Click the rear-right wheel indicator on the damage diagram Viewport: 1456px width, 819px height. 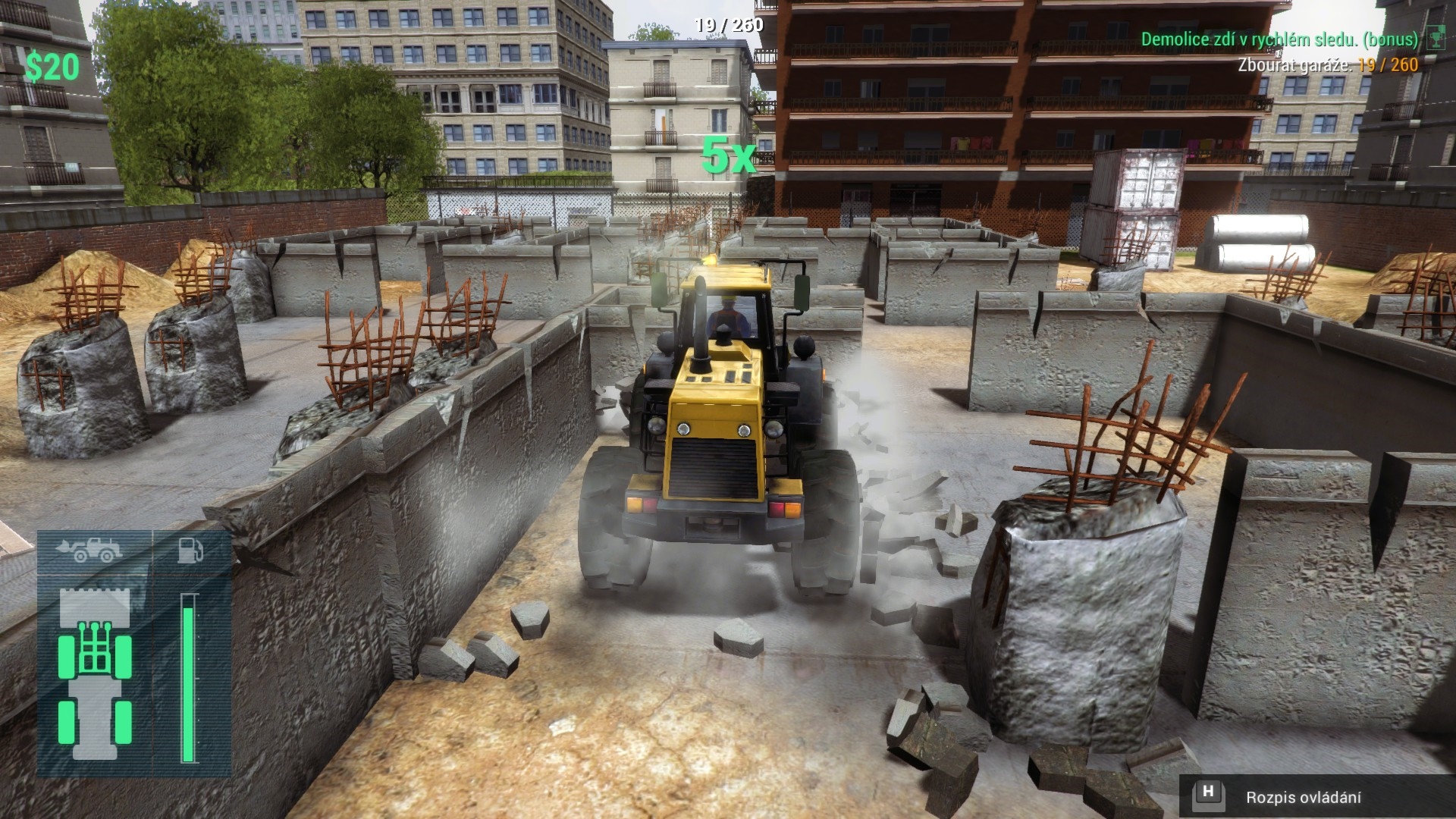click(123, 723)
